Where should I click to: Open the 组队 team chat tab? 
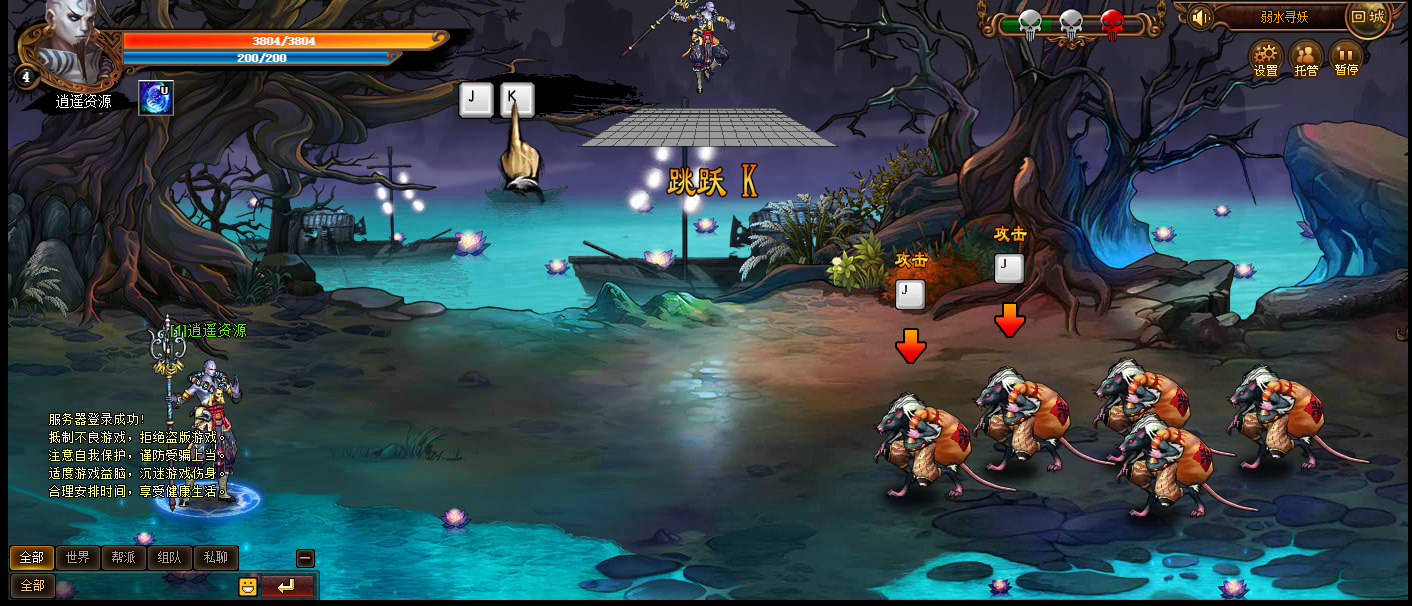pos(170,558)
